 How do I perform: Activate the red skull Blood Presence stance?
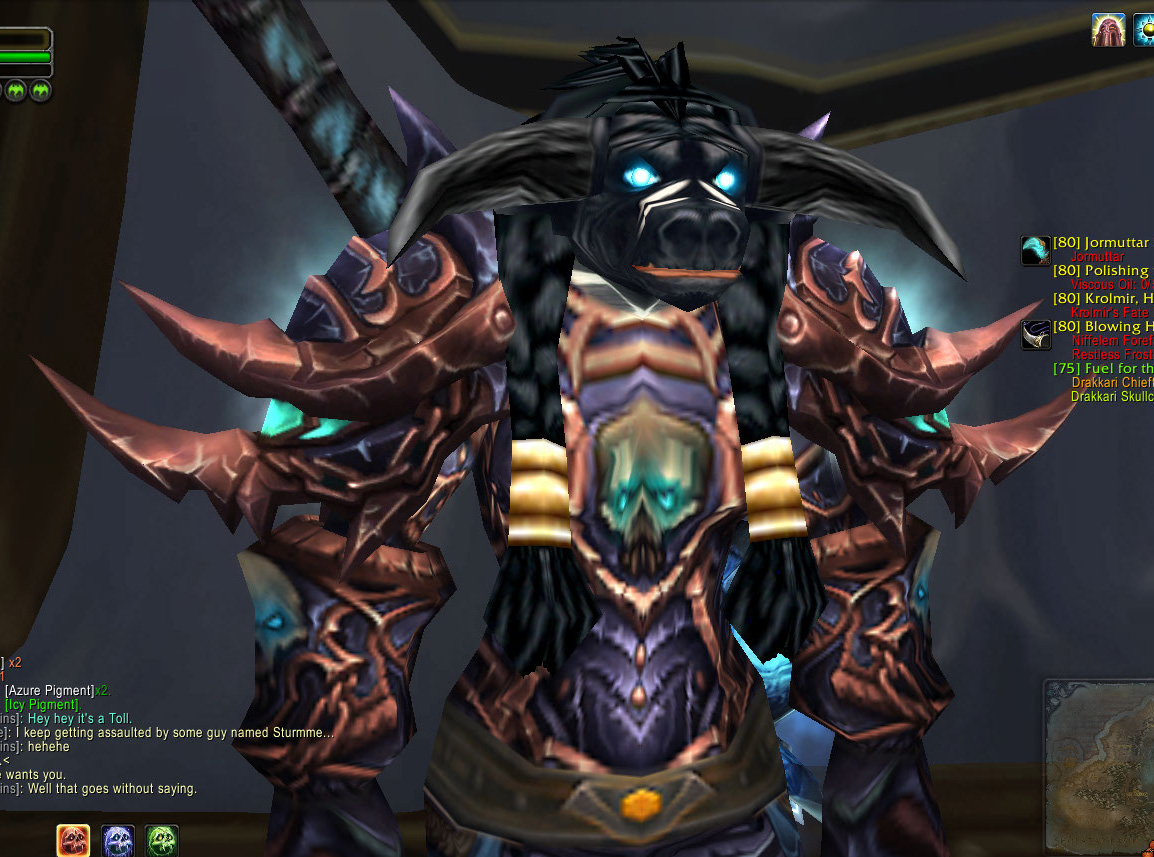click(x=73, y=839)
